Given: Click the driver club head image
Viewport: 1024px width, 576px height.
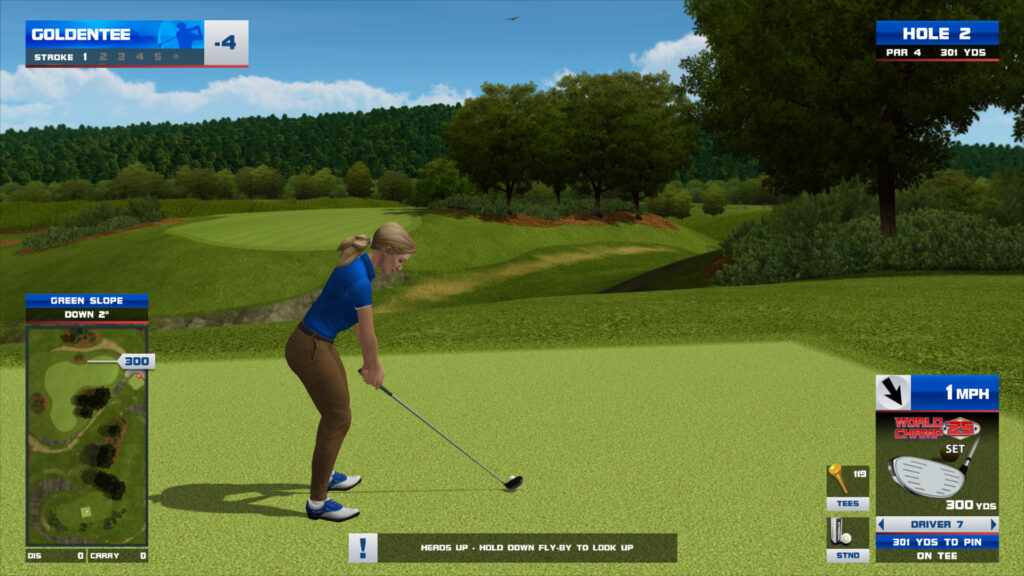Looking at the screenshot, I should point(927,475).
